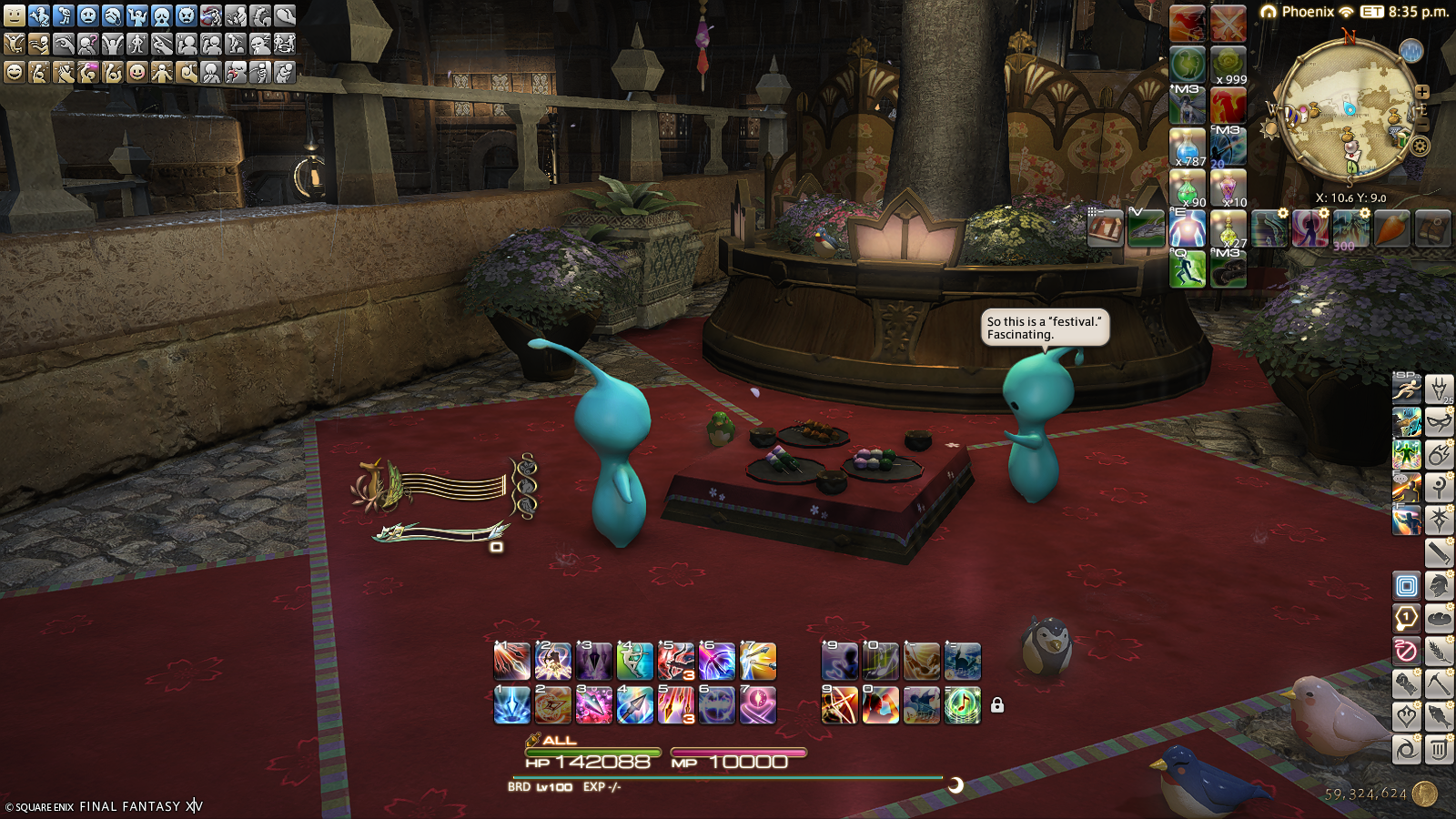Use the green potion with 90 count

tap(1188, 189)
